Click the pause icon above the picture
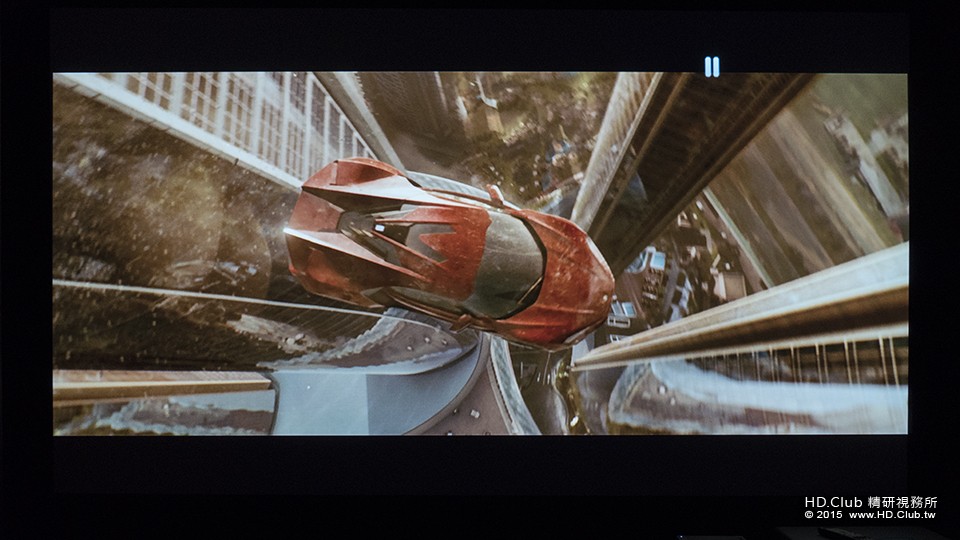 click(711, 67)
